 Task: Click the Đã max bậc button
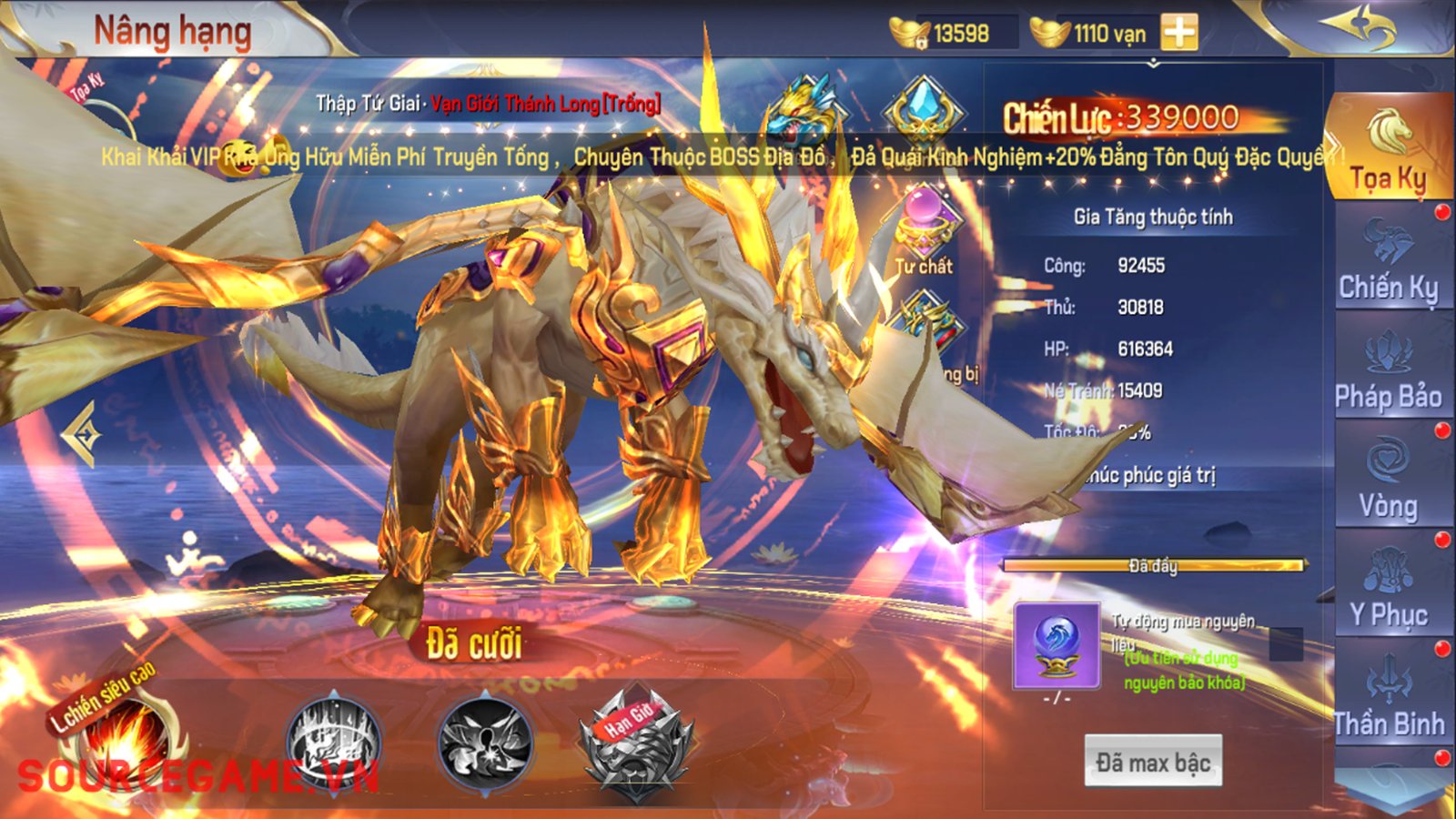[1152, 762]
